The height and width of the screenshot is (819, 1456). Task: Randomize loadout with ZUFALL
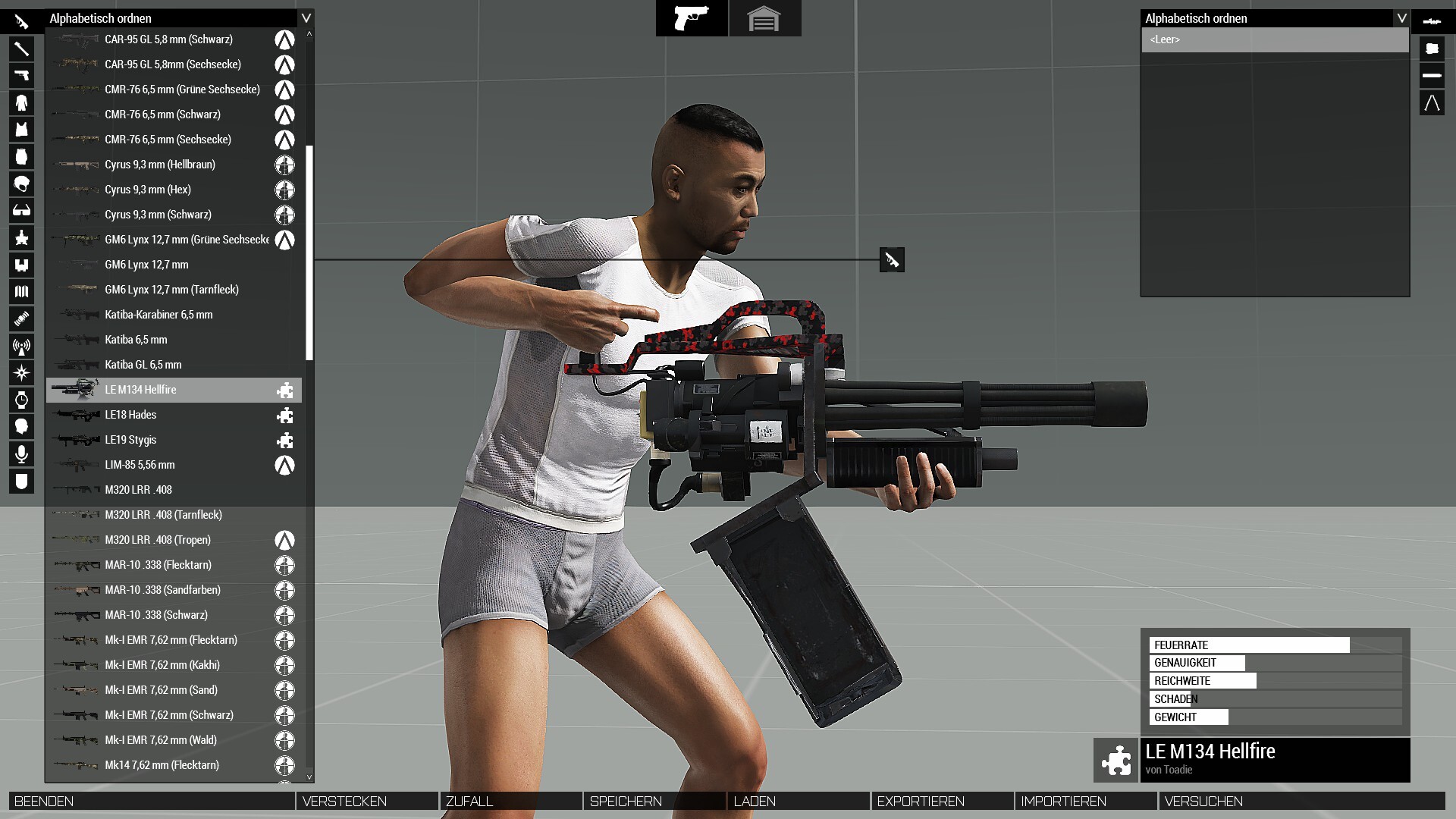click(x=510, y=801)
